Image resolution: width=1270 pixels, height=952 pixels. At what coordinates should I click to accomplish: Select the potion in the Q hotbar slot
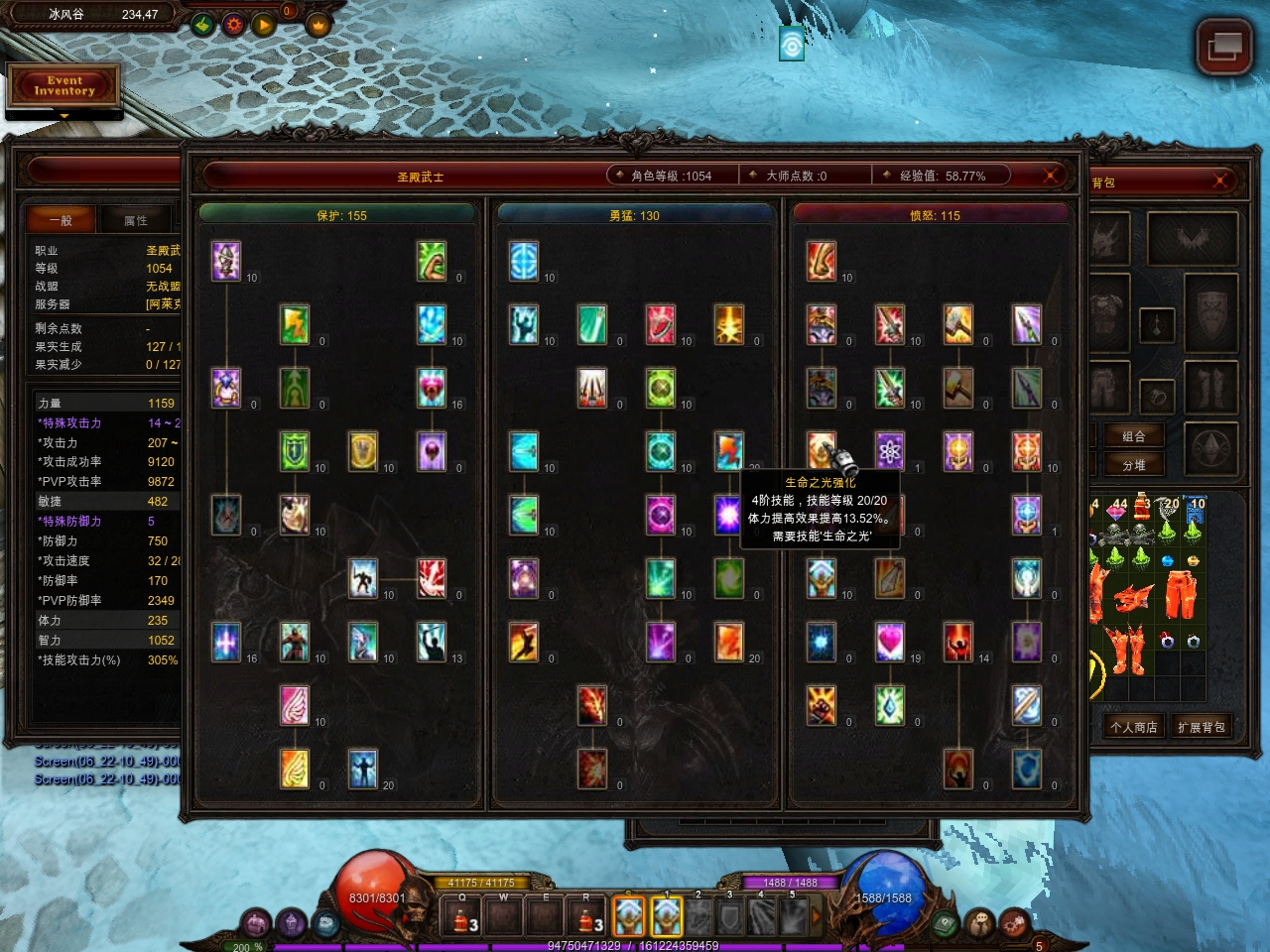461,918
